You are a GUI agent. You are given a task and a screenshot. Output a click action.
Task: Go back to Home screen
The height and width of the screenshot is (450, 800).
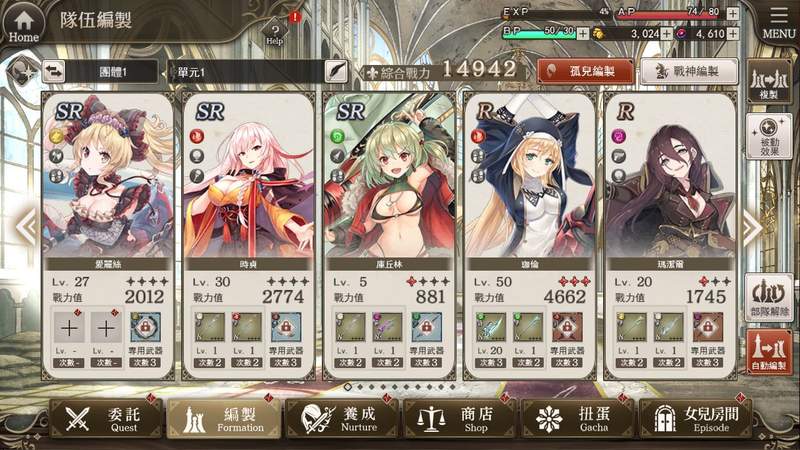click(x=23, y=22)
